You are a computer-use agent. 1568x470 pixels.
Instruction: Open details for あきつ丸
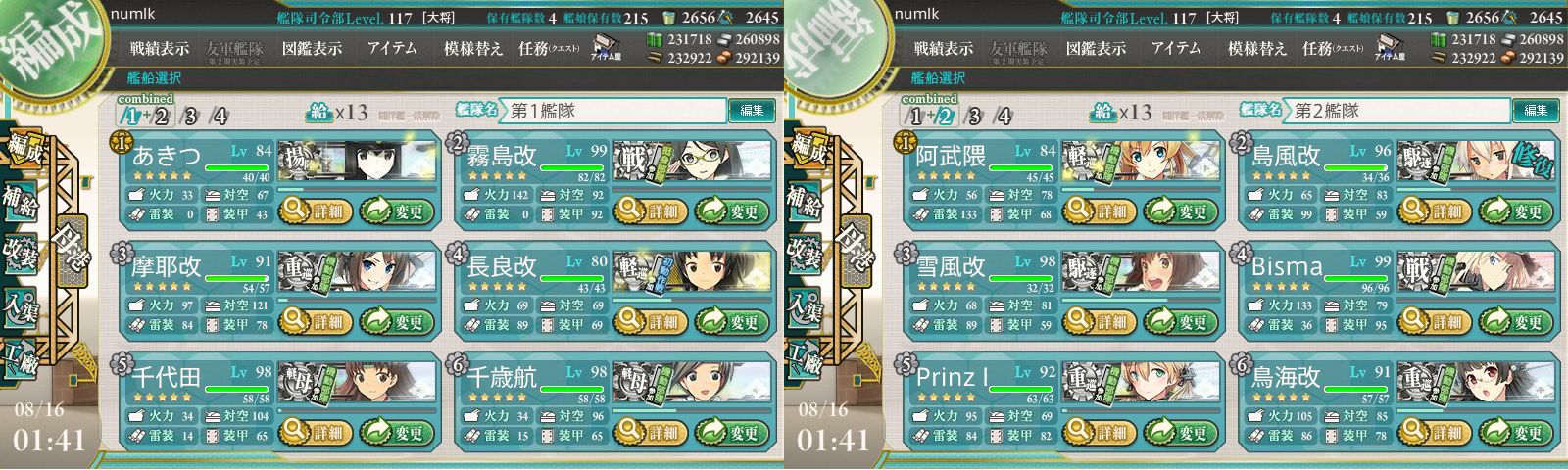316,211
